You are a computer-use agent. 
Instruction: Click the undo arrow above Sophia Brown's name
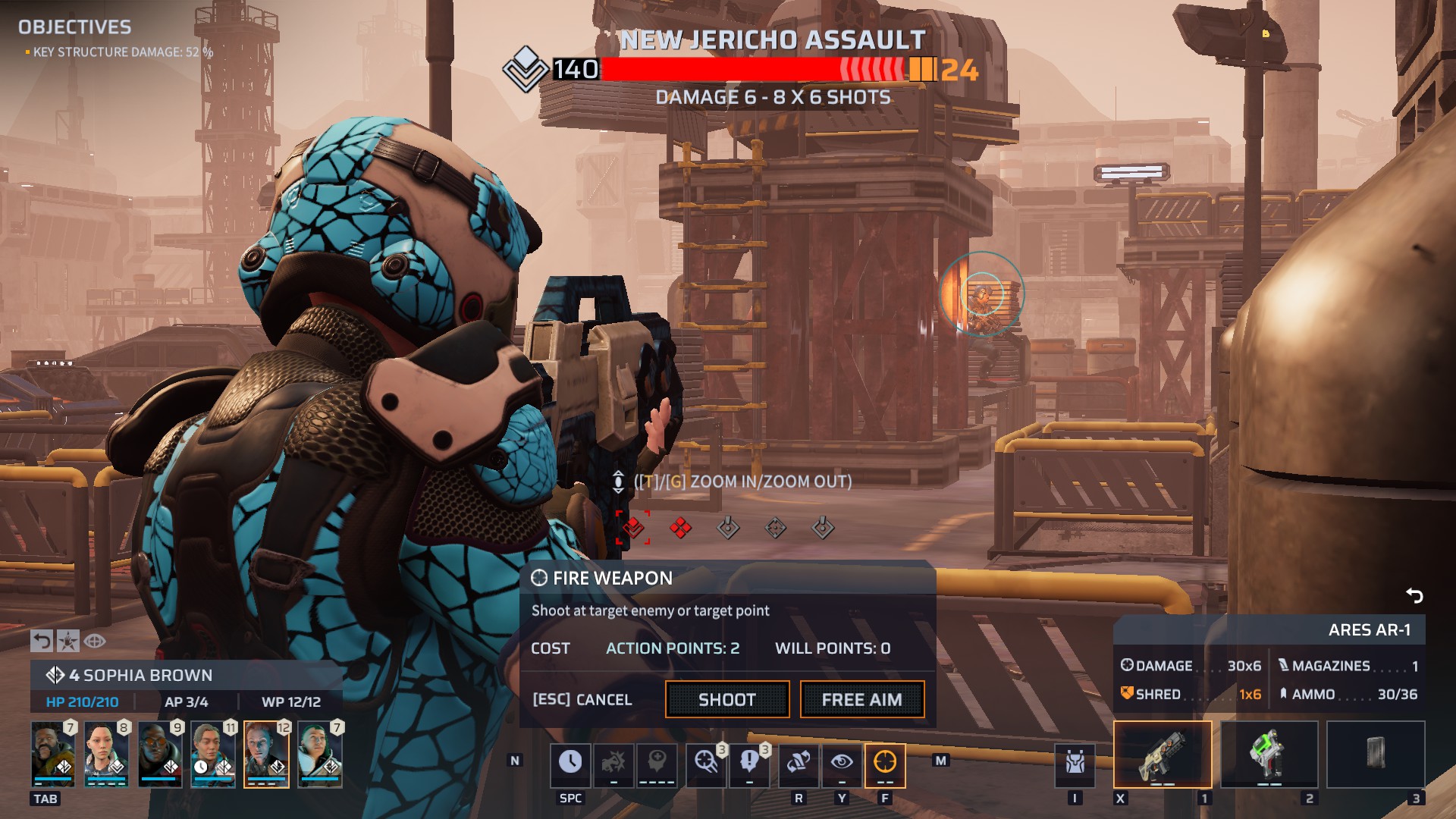[x=42, y=641]
